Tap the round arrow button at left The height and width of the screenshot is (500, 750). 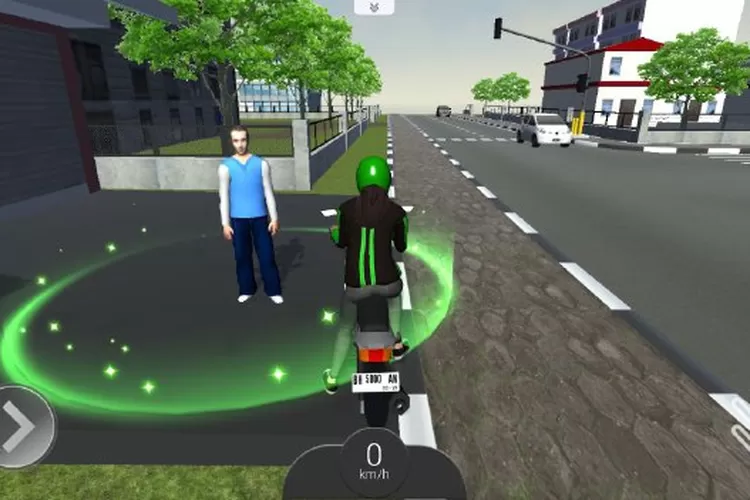20,426
